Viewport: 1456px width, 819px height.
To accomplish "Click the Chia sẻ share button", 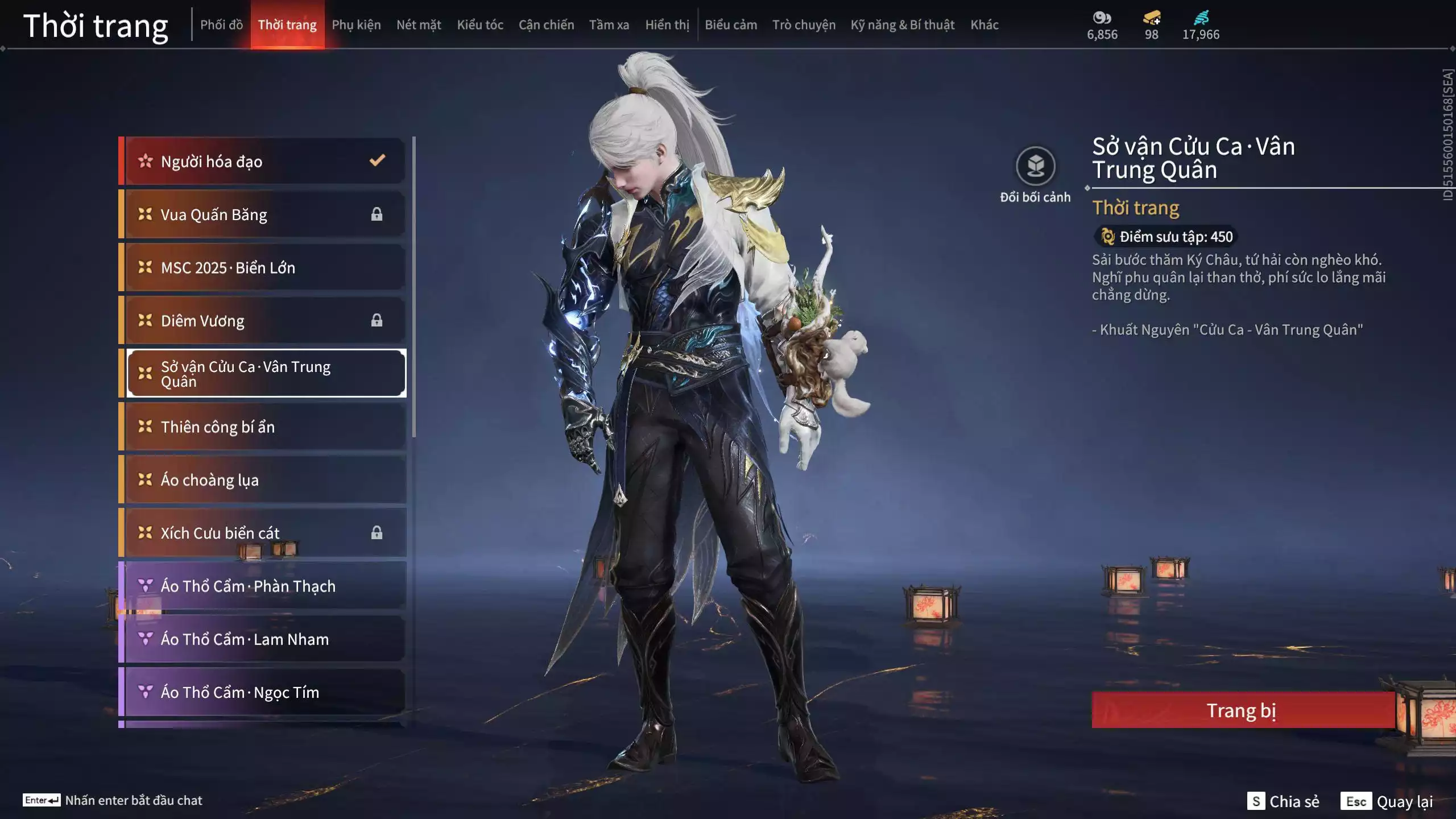I will [x=1284, y=801].
